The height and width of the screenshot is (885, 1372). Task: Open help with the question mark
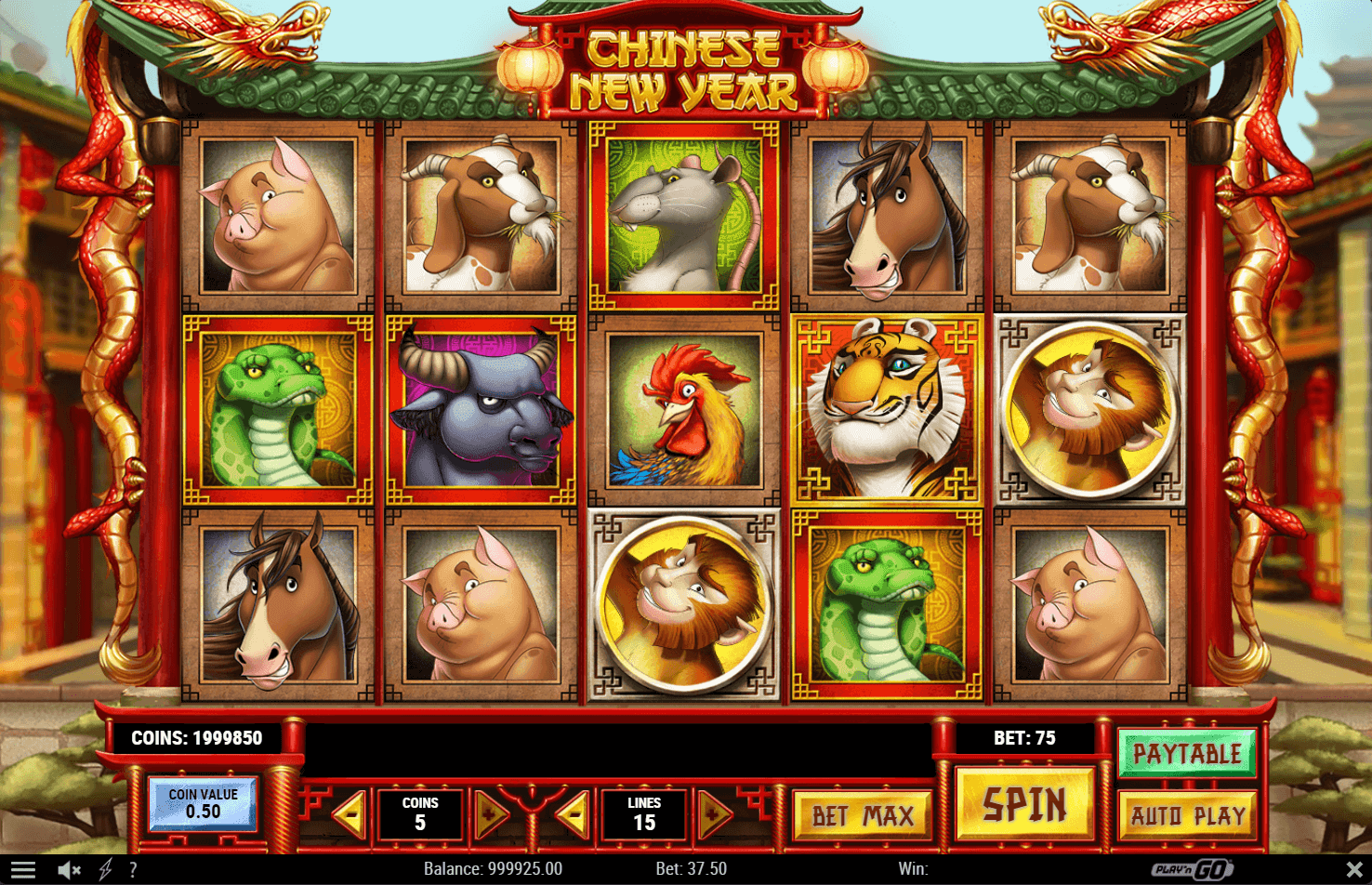tap(134, 870)
